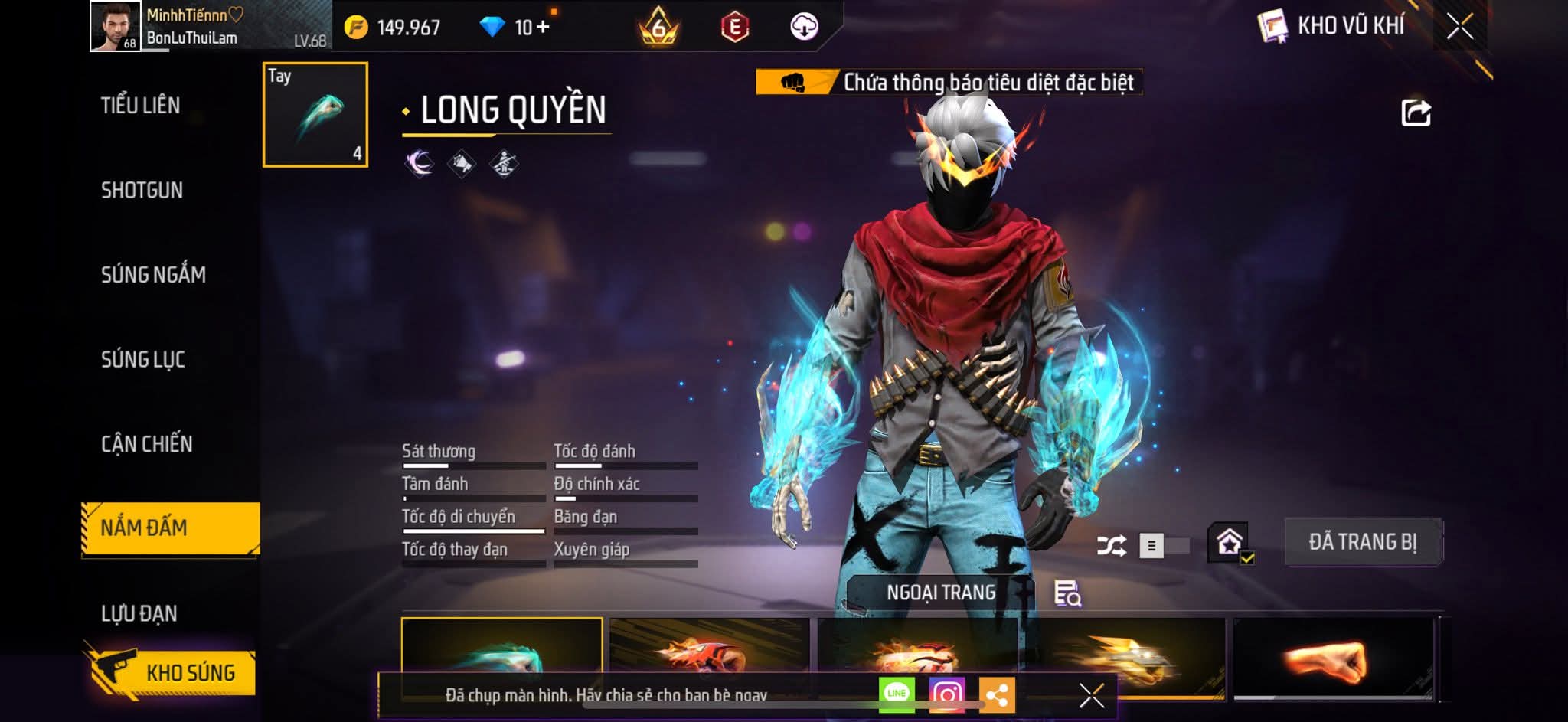Share the Long Quyền skin preview
1568x722 pixels.
(1416, 113)
